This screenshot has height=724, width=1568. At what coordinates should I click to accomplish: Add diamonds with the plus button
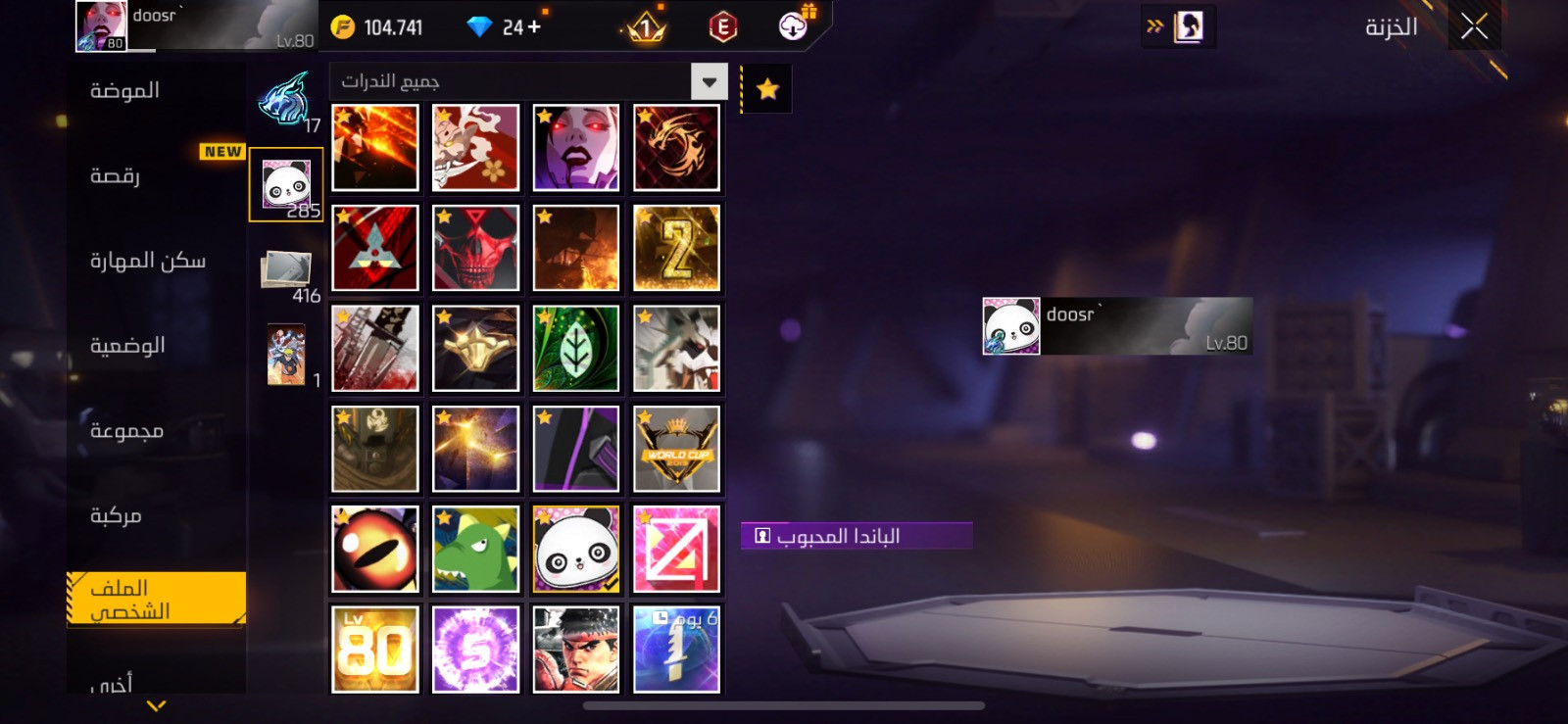[534, 27]
